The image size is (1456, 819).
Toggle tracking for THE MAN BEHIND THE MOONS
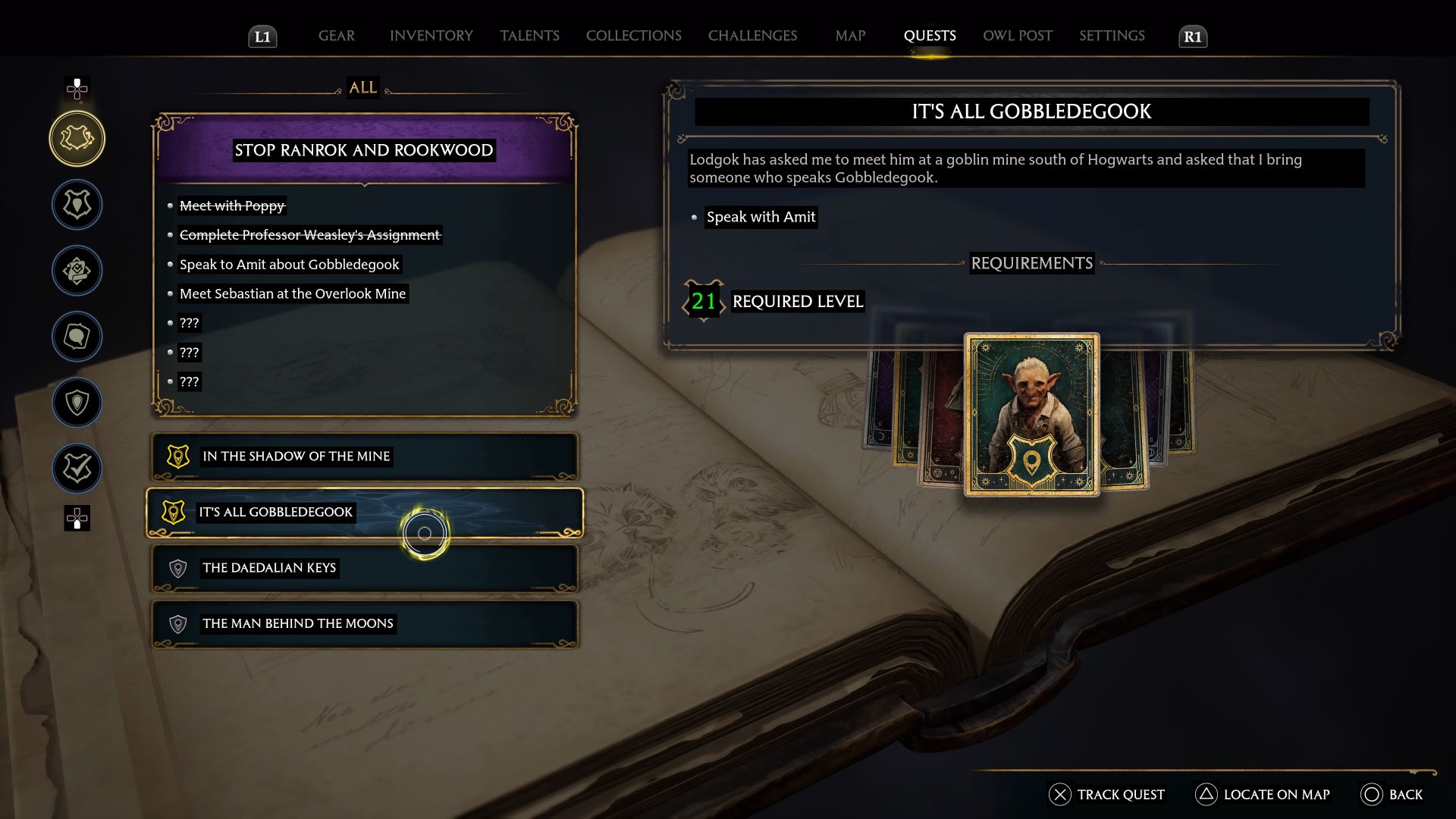click(364, 624)
